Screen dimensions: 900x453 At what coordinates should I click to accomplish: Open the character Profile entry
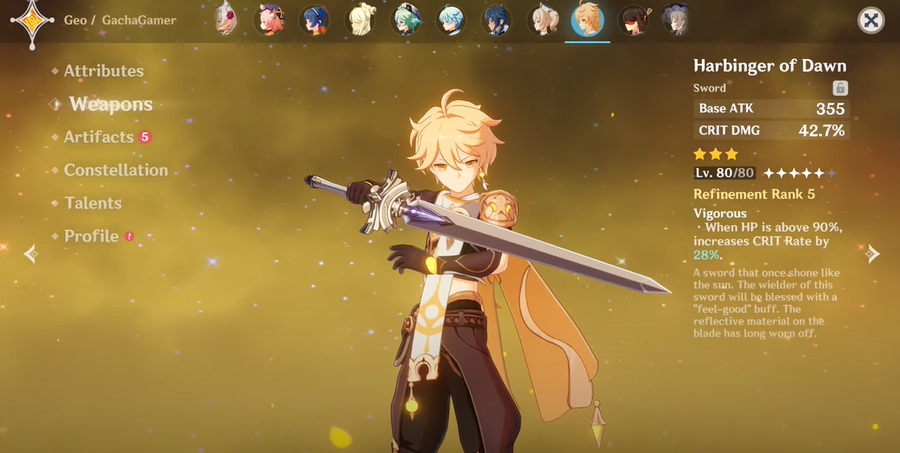click(91, 236)
